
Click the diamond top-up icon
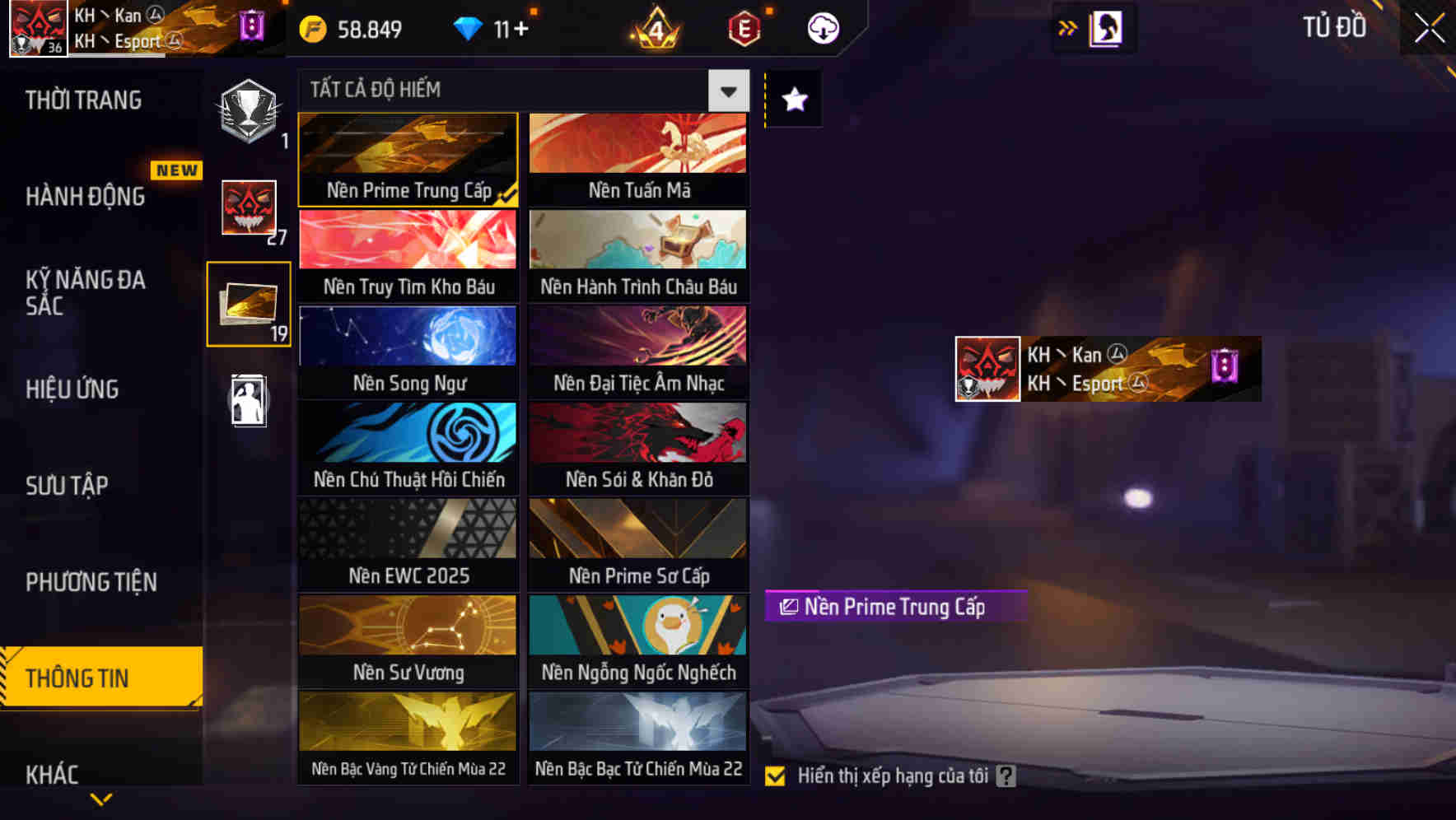(x=469, y=27)
